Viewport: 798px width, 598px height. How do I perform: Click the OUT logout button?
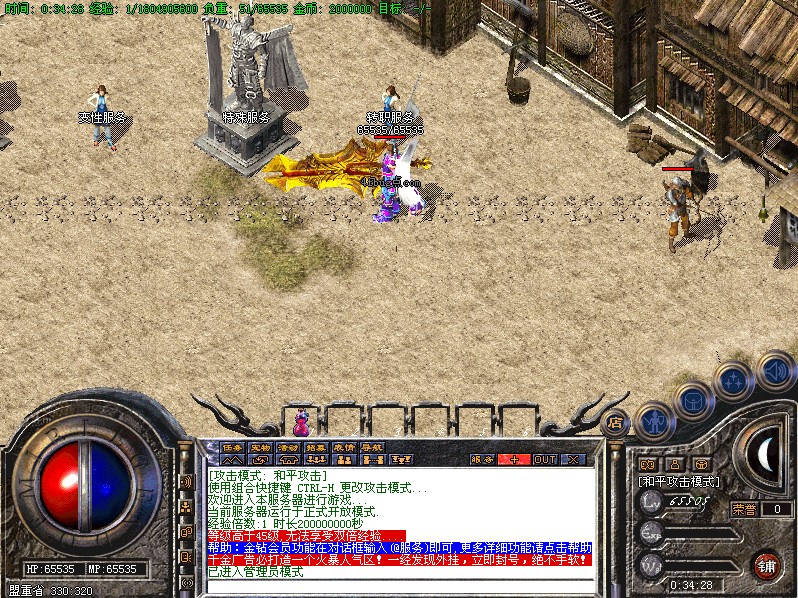[545, 459]
